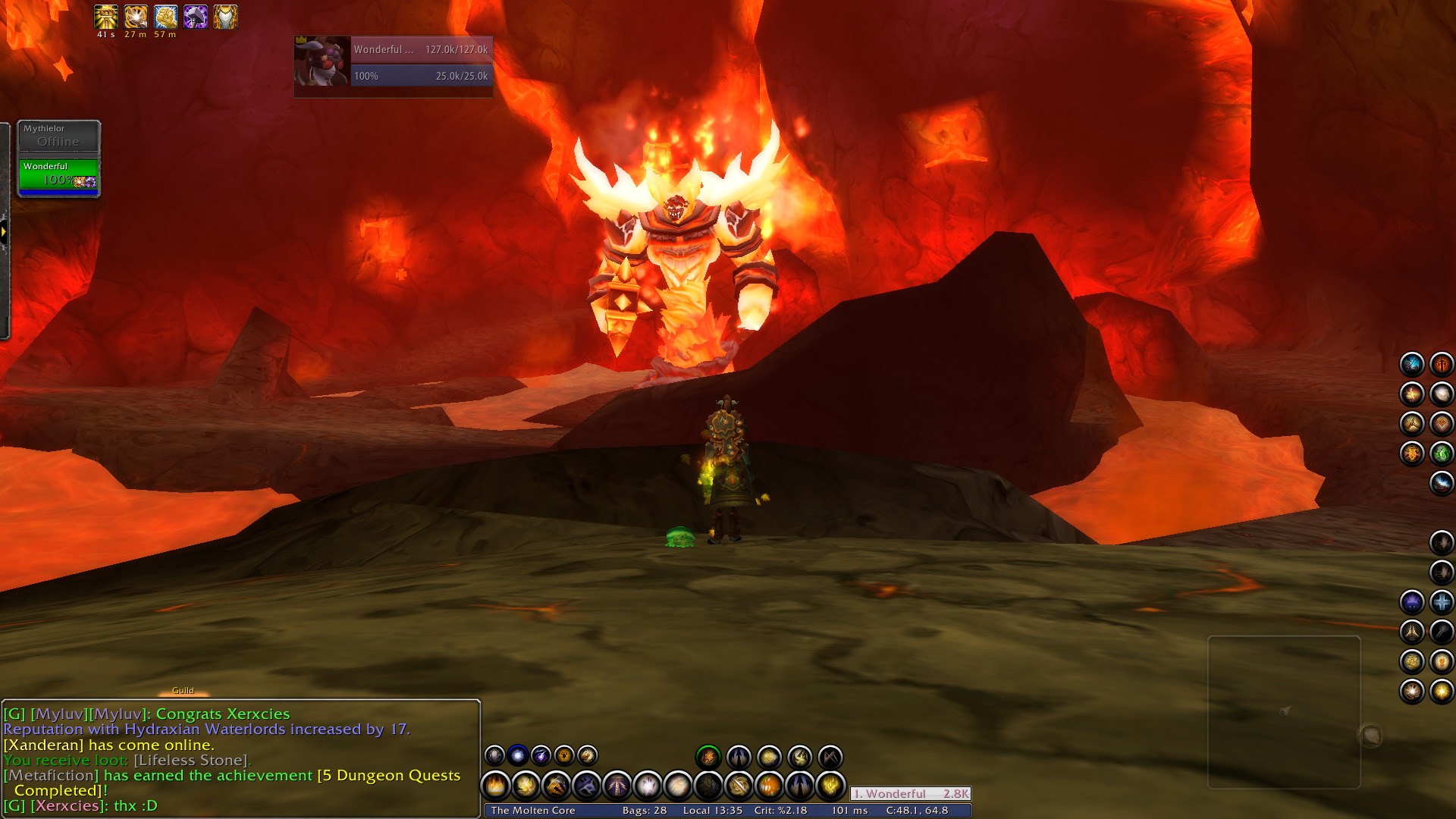Select the Mythielor offline raid frame

point(58,136)
